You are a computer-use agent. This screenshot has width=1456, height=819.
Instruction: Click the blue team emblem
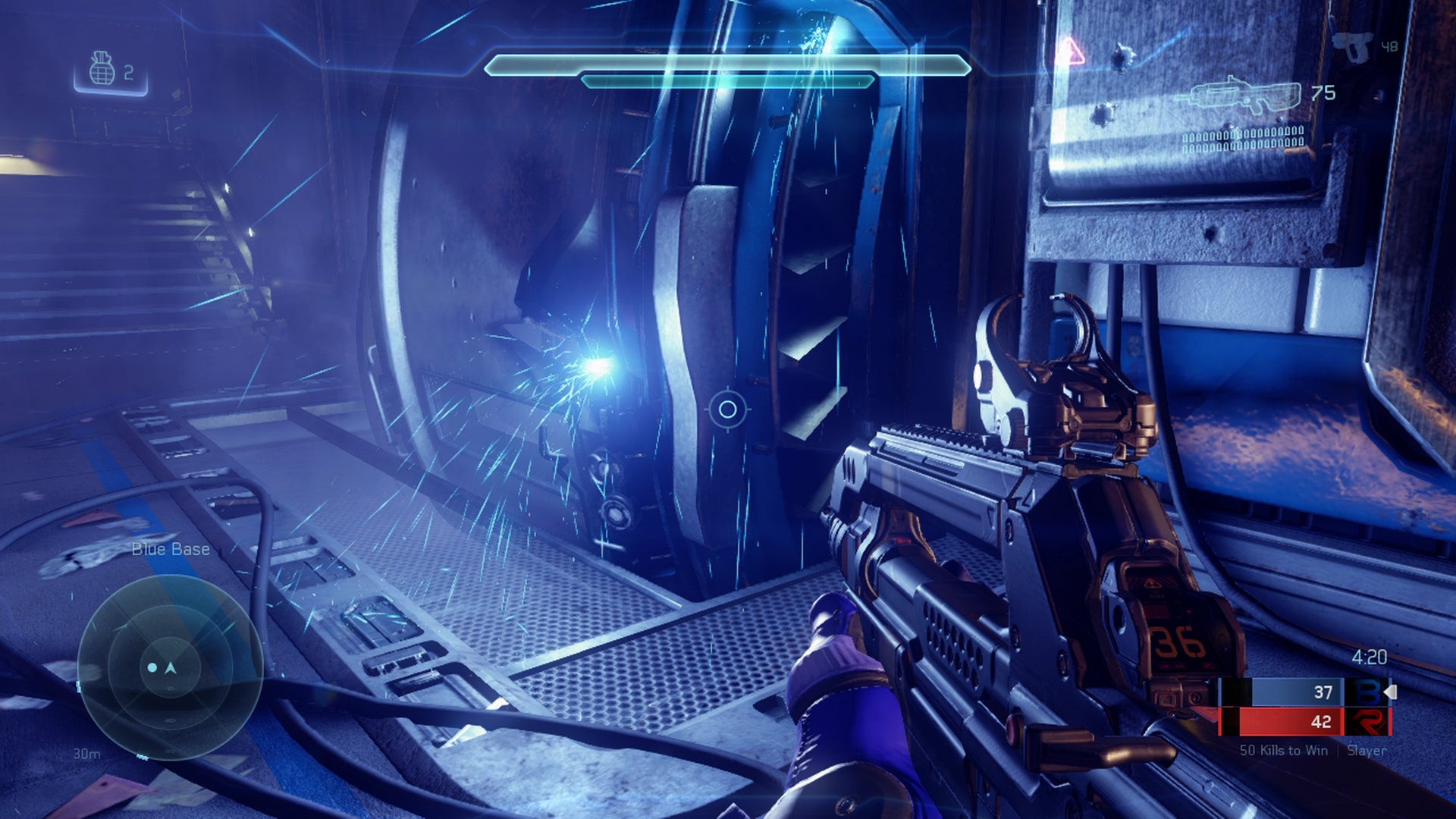[1367, 692]
